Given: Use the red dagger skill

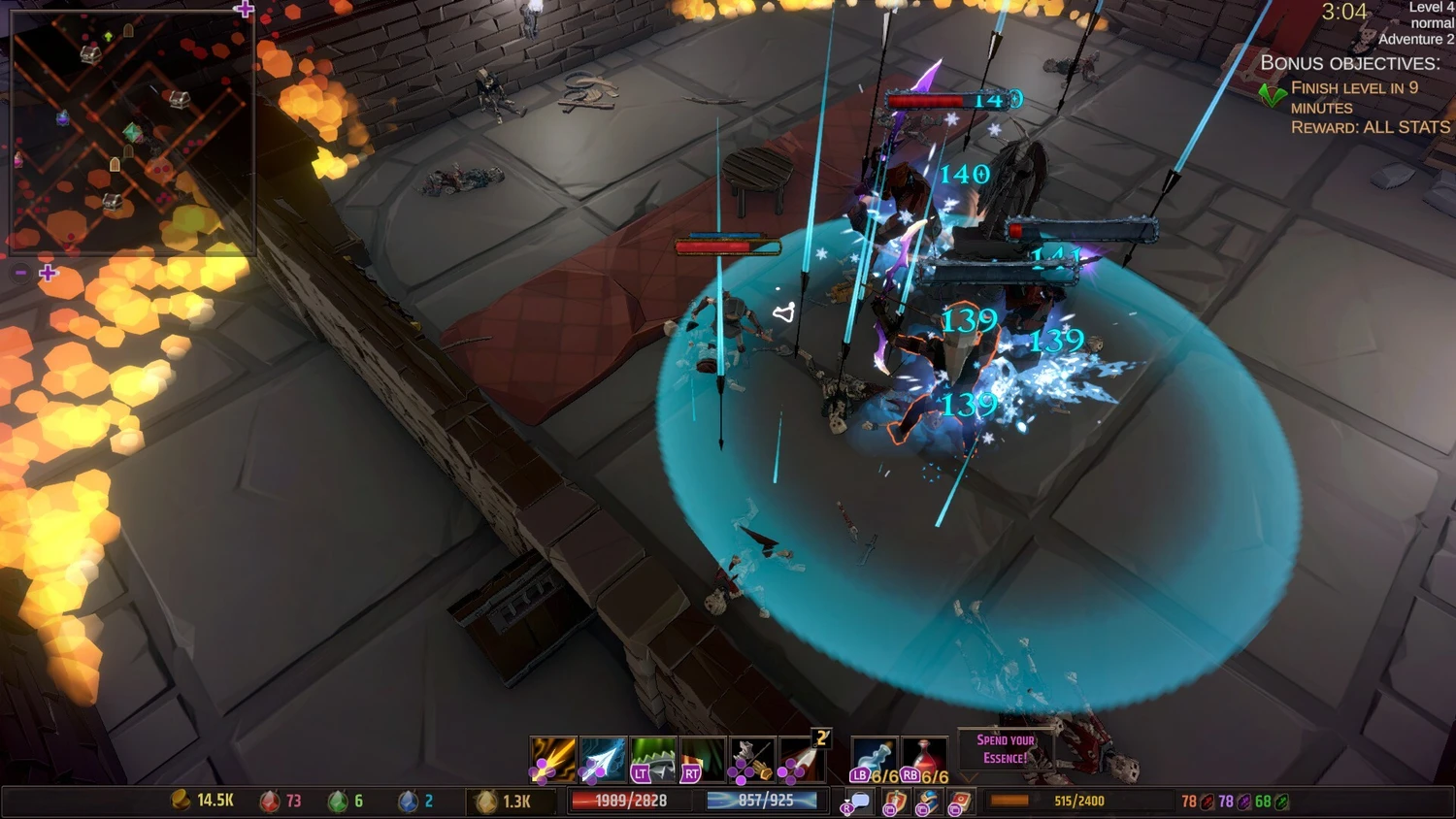Looking at the screenshot, I should [802, 759].
